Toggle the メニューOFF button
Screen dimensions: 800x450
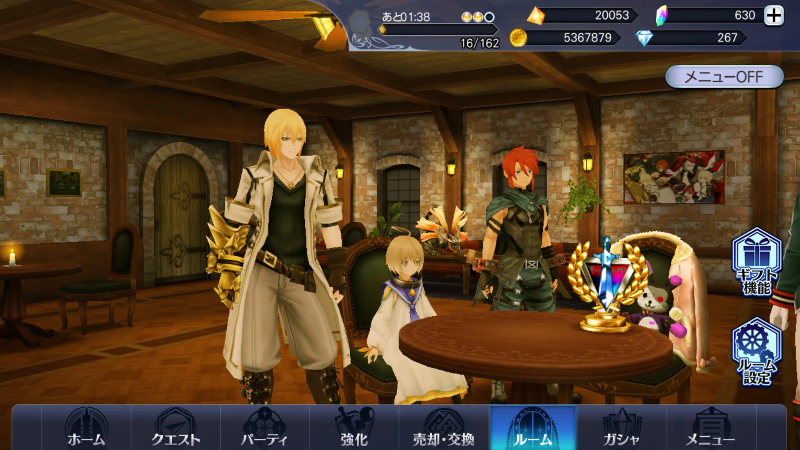[x=724, y=77]
